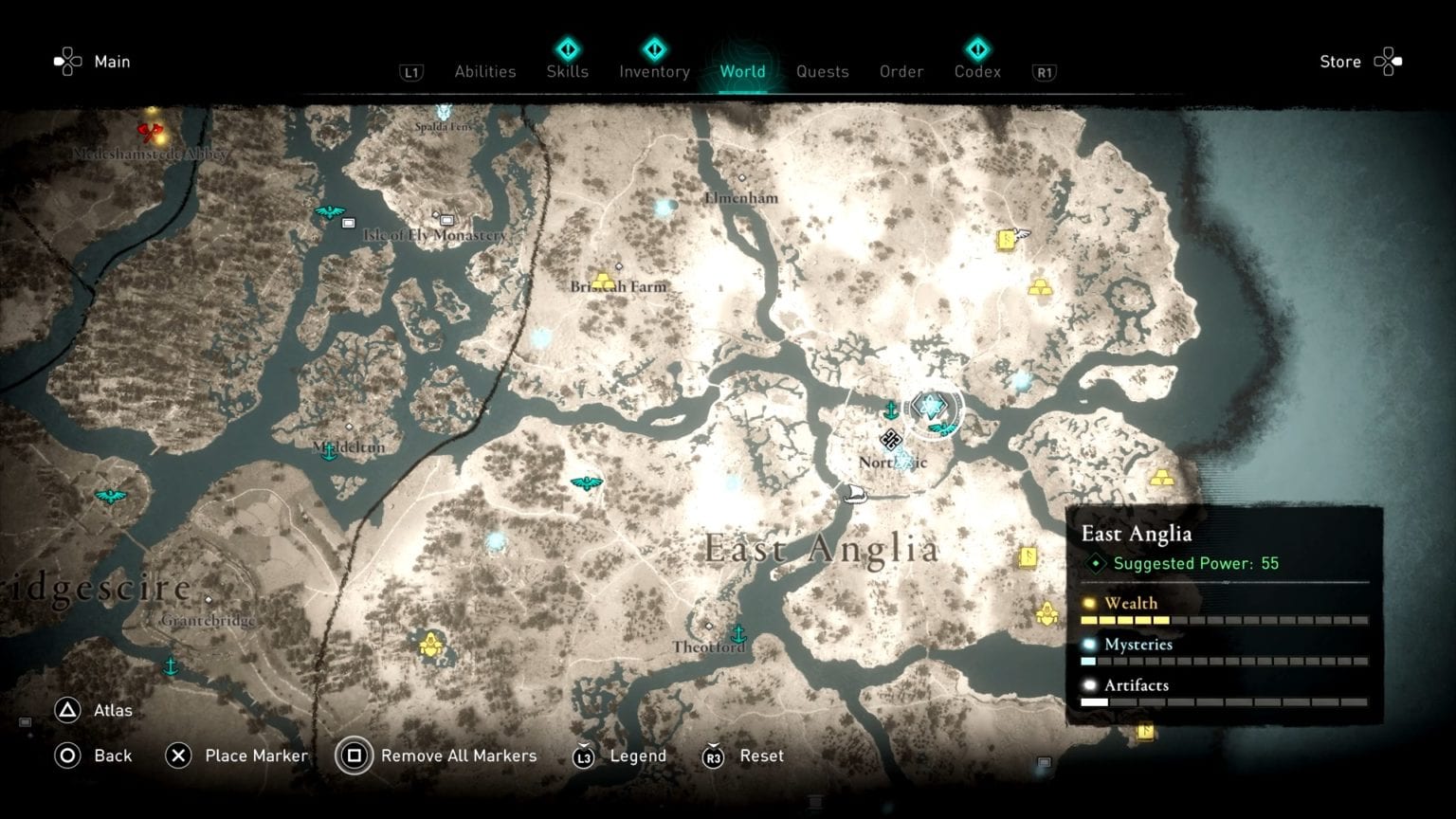Switch to the Quests tab
Screen dimensions: 1456x819
point(823,71)
